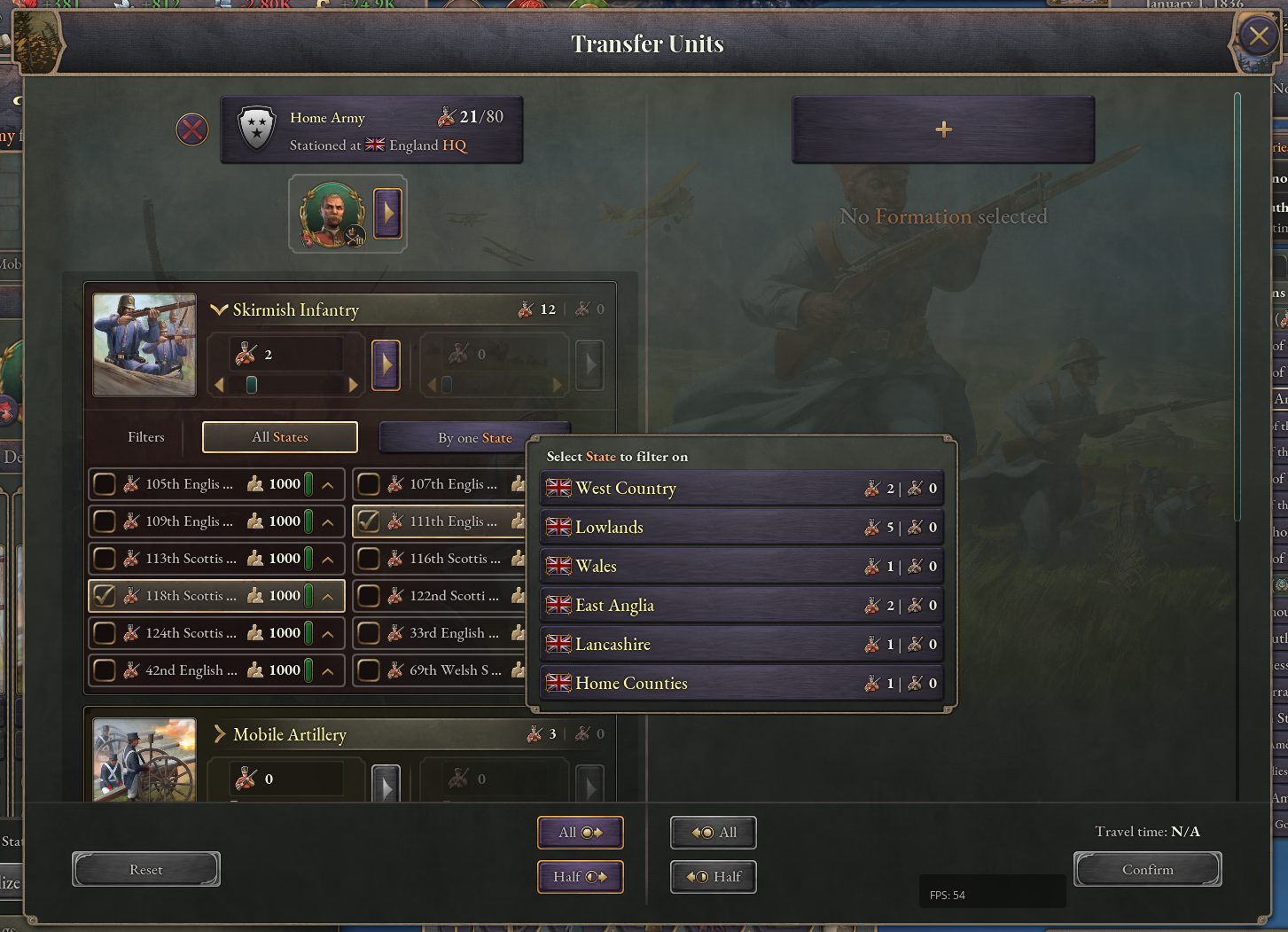Uncheck the 118th Scottish battalion
This screenshot has height=932, width=1288.
[104, 595]
